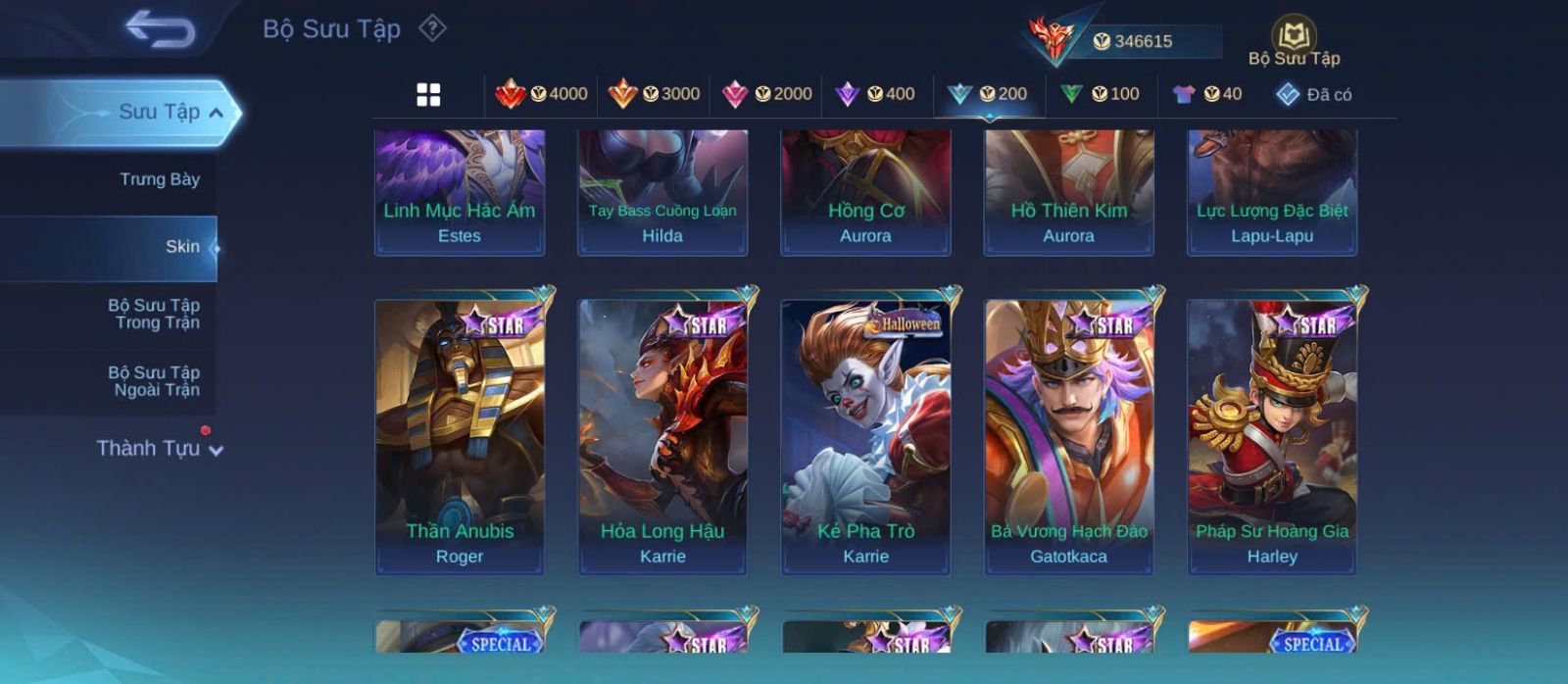View the Kẻ Pha Trò Karrie skin
This screenshot has width=1568, height=684.
tap(865, 436)
